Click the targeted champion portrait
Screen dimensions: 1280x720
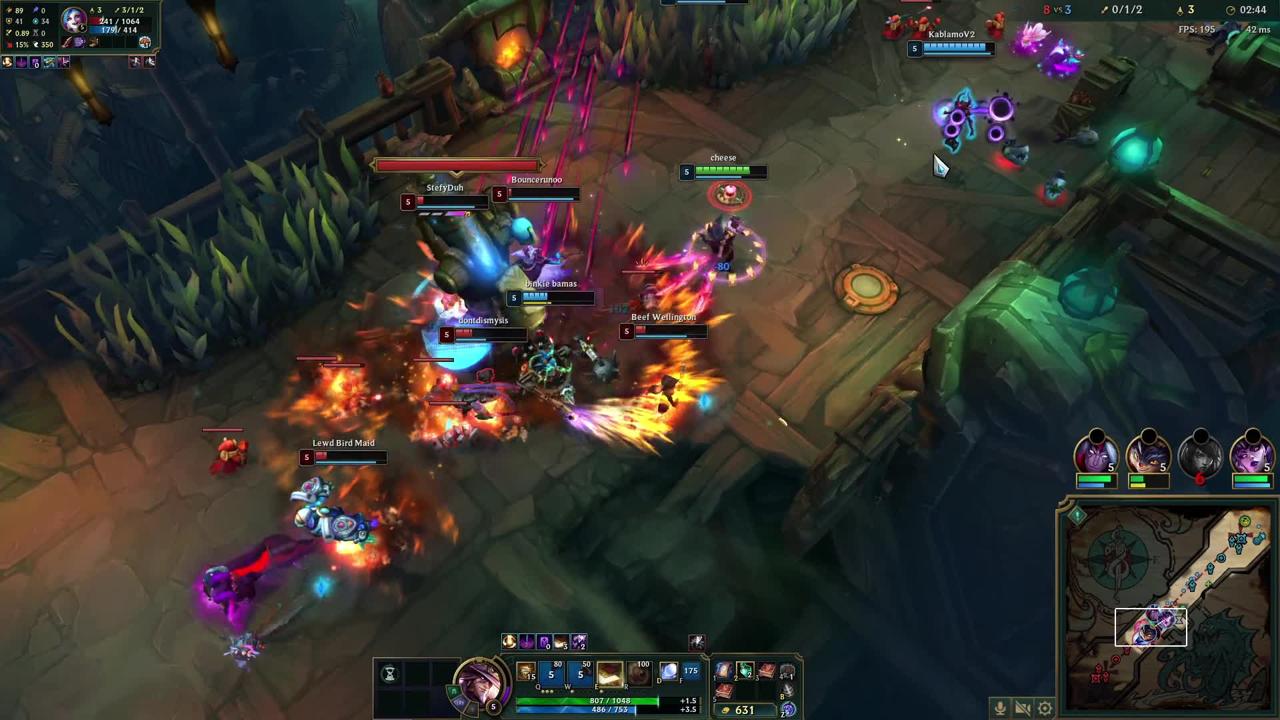(x=75, y=20)
